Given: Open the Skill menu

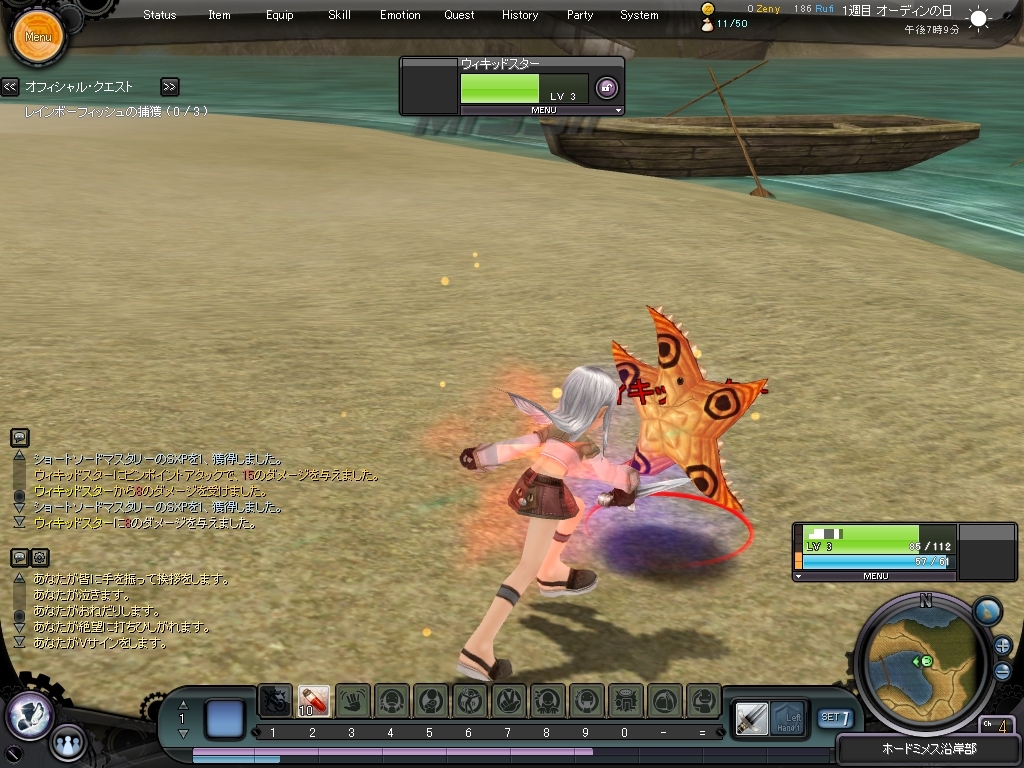Looking at the screenshot, I should coord(339,15).
